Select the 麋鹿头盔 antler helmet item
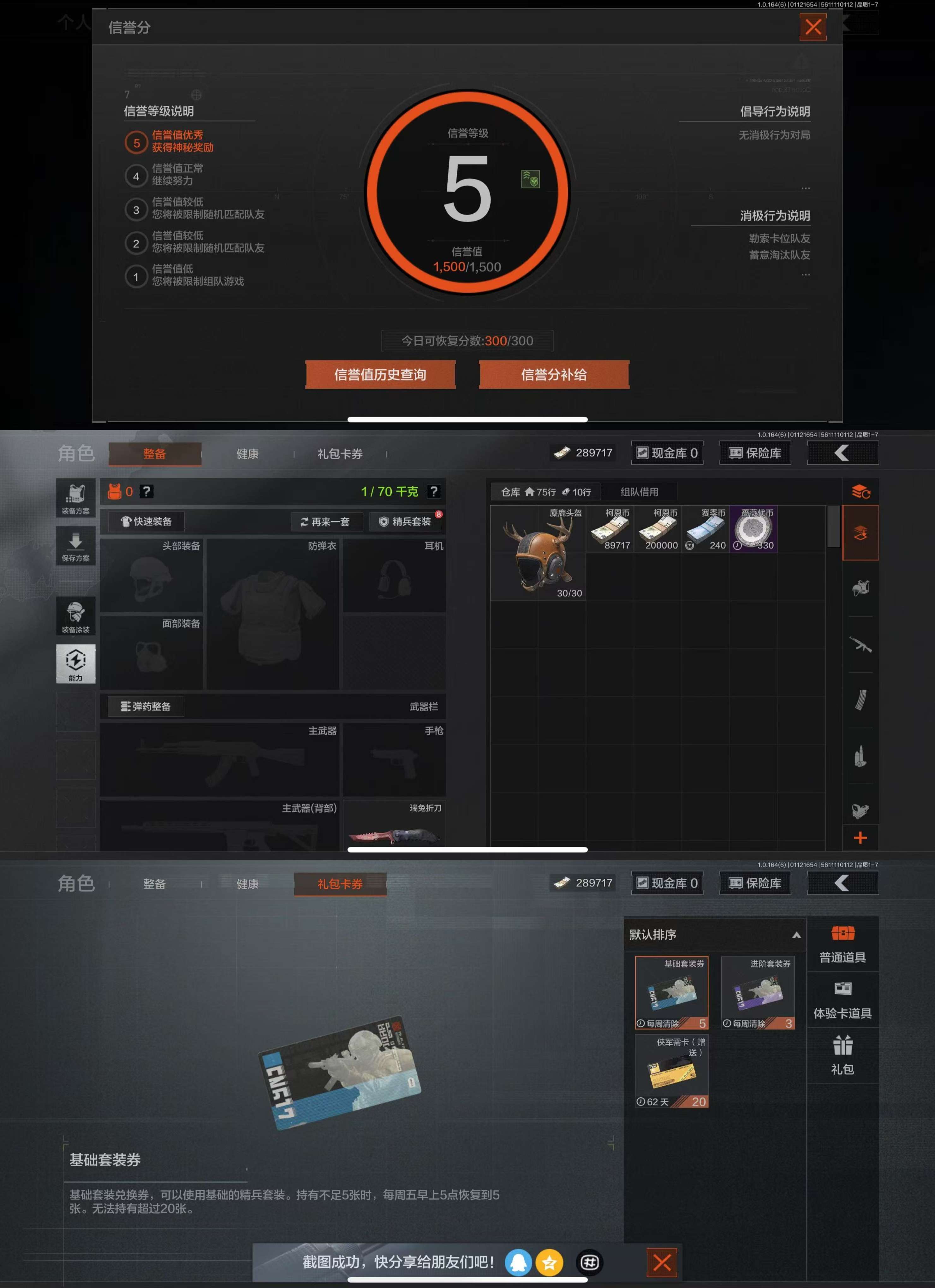 tap(538, 553)
